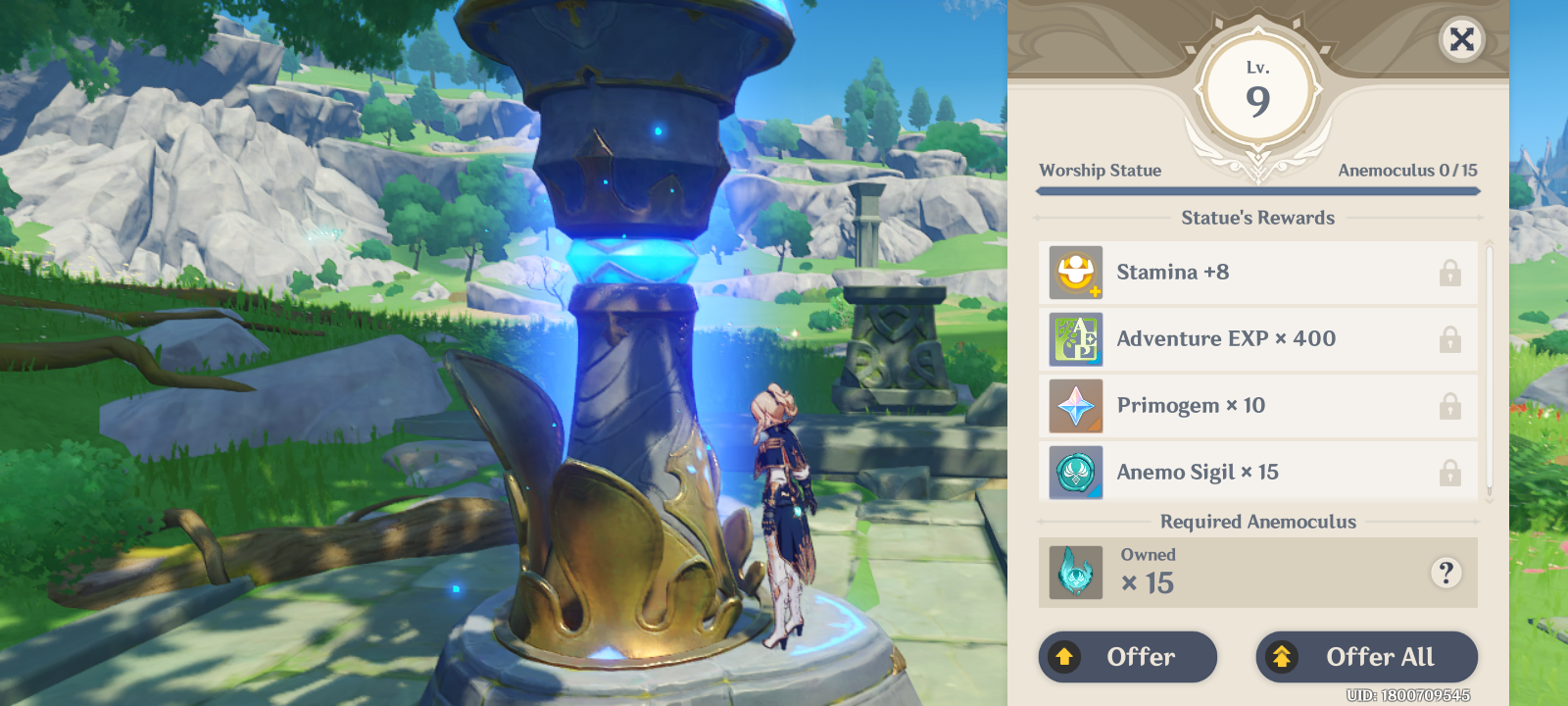This screenshot has height=706, width=1568.
Task: Click the Stamina reward icon
Action: 1076,272
